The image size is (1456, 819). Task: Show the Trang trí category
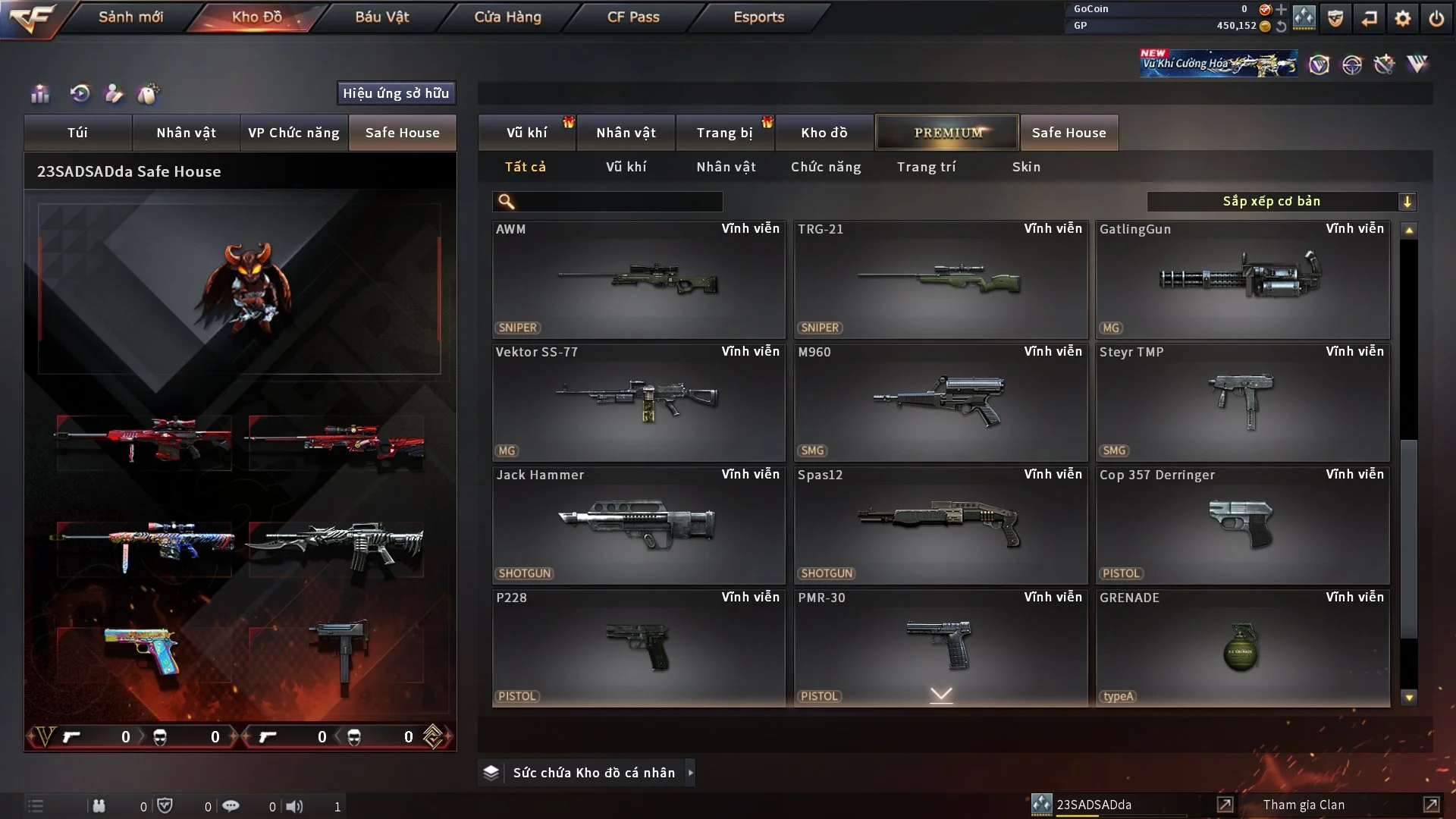pos(926,167)
